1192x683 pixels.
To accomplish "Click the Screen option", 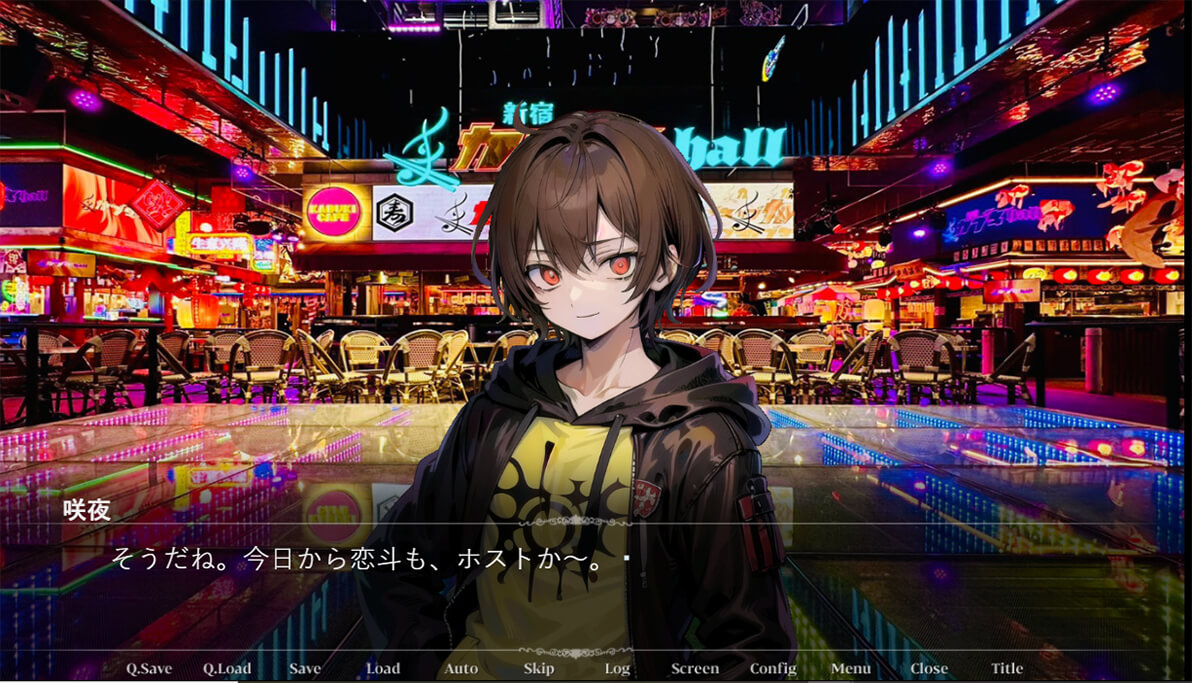I will (695, 669).
